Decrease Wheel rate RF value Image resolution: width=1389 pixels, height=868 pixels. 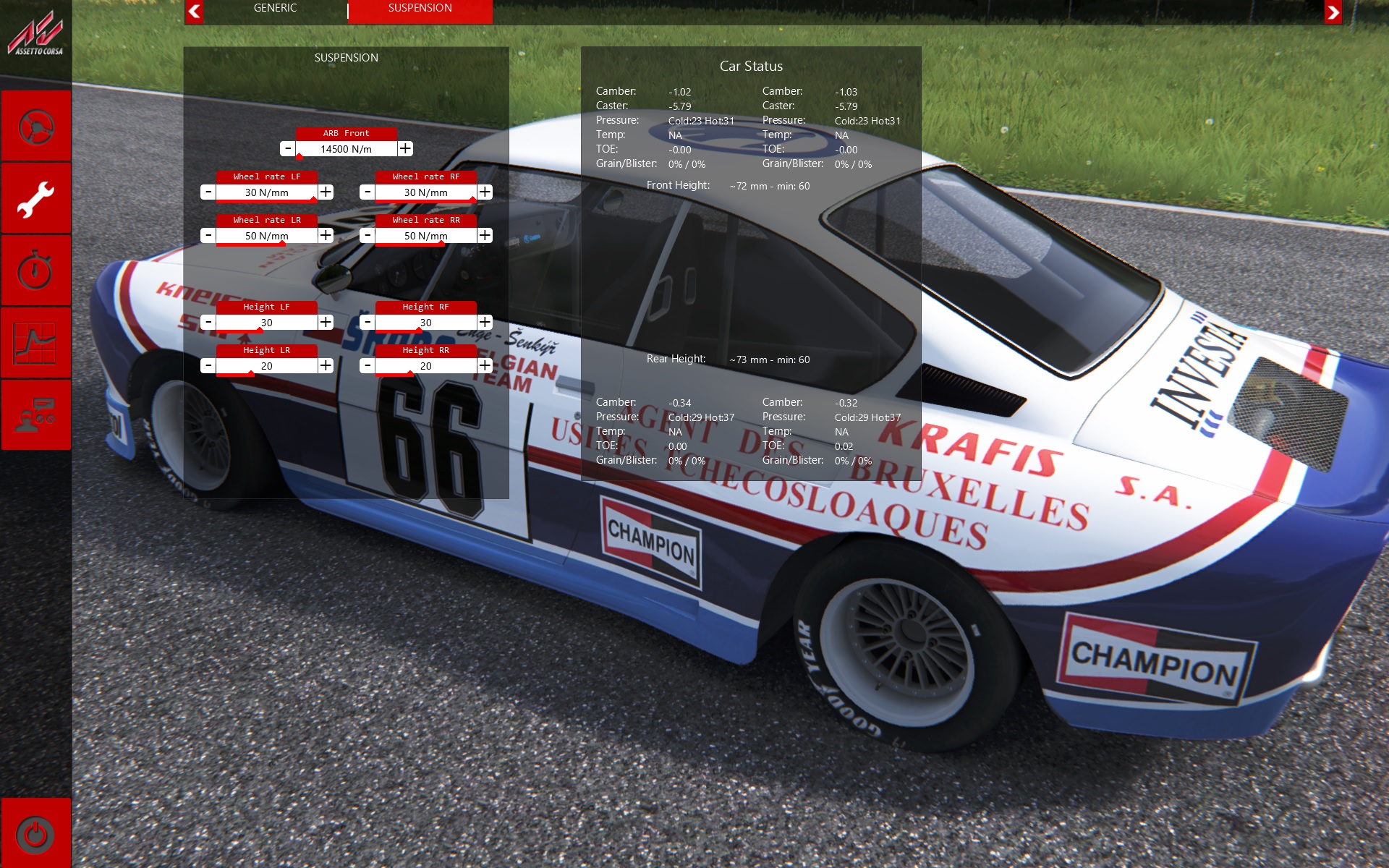point(368,192)
